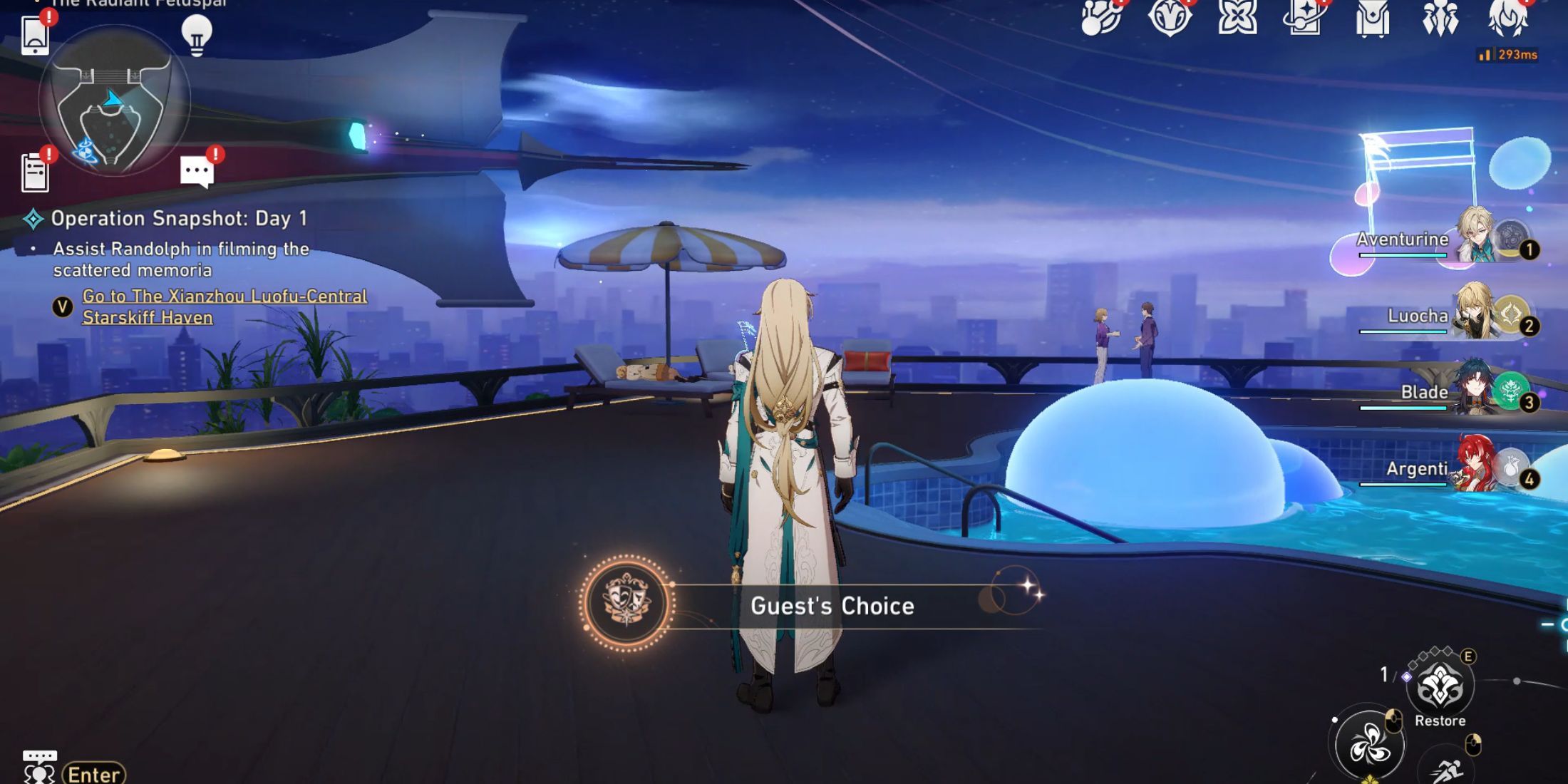Image resolution: width=1568 pixels, height=784 pixels.
Task: Open the team formation icon
Action: click(1441, 18)
